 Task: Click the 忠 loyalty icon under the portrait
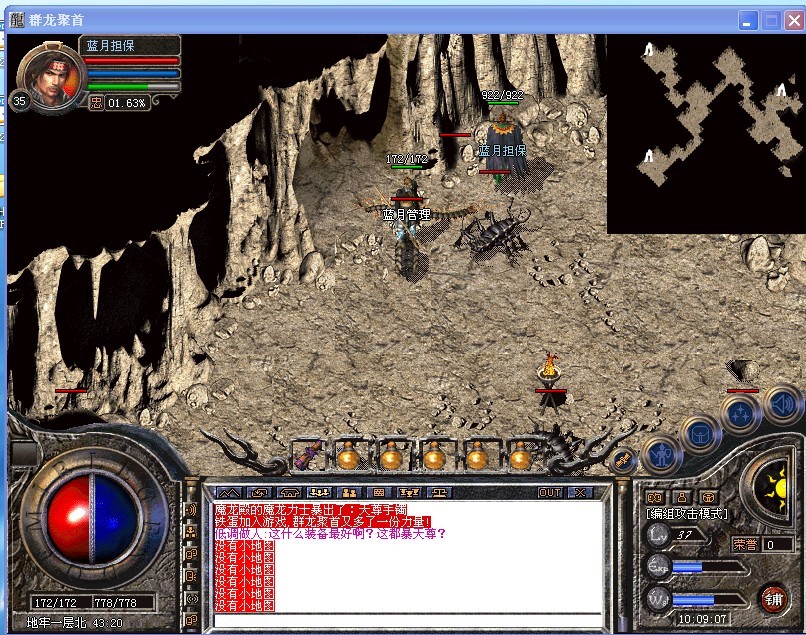coord(96,103)
